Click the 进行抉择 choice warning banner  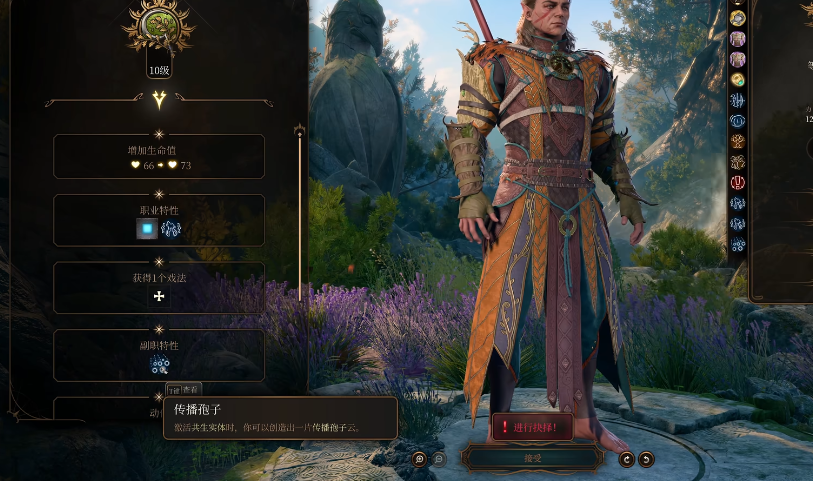pyautogui.click(x=532, y=427)
